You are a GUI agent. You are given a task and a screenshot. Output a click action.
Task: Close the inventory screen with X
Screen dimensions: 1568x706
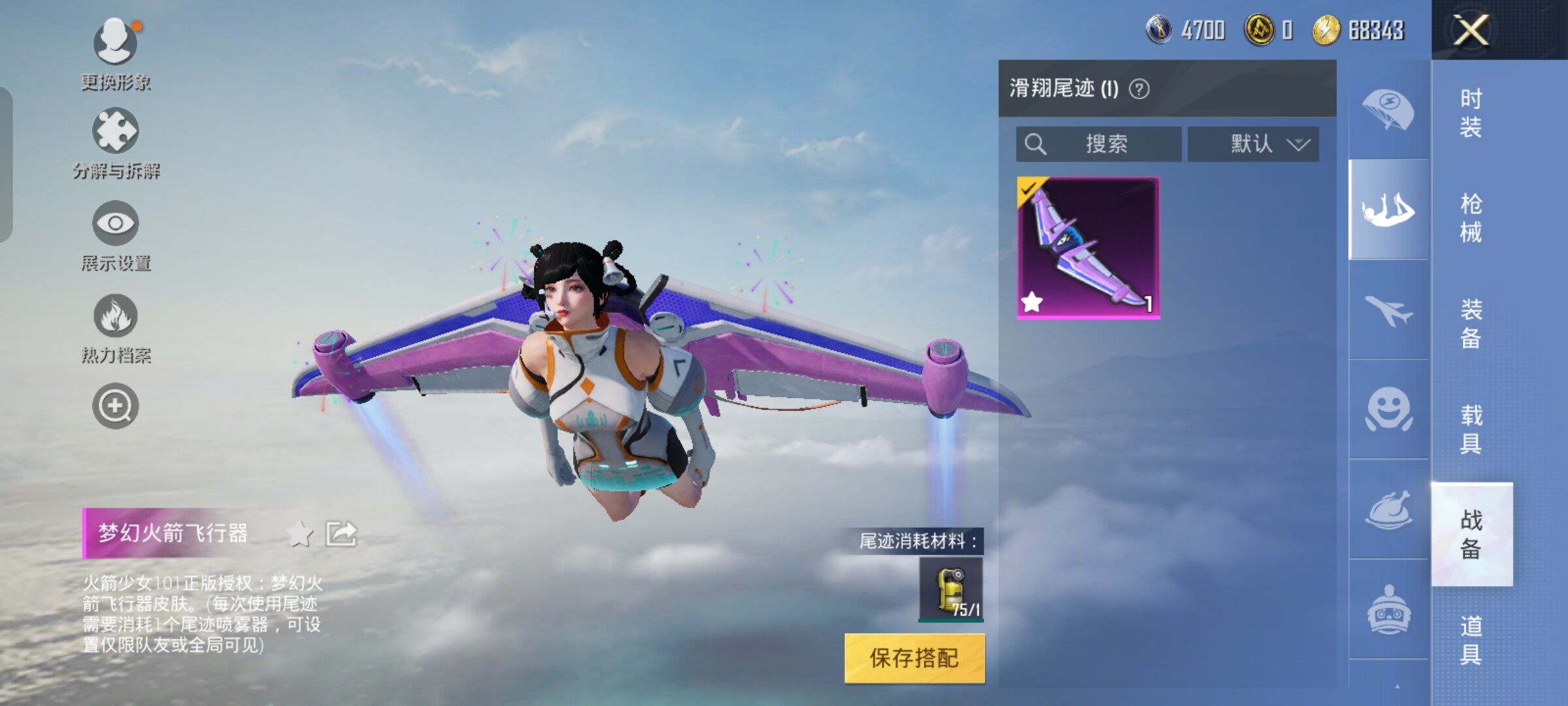click(1471, 30)
